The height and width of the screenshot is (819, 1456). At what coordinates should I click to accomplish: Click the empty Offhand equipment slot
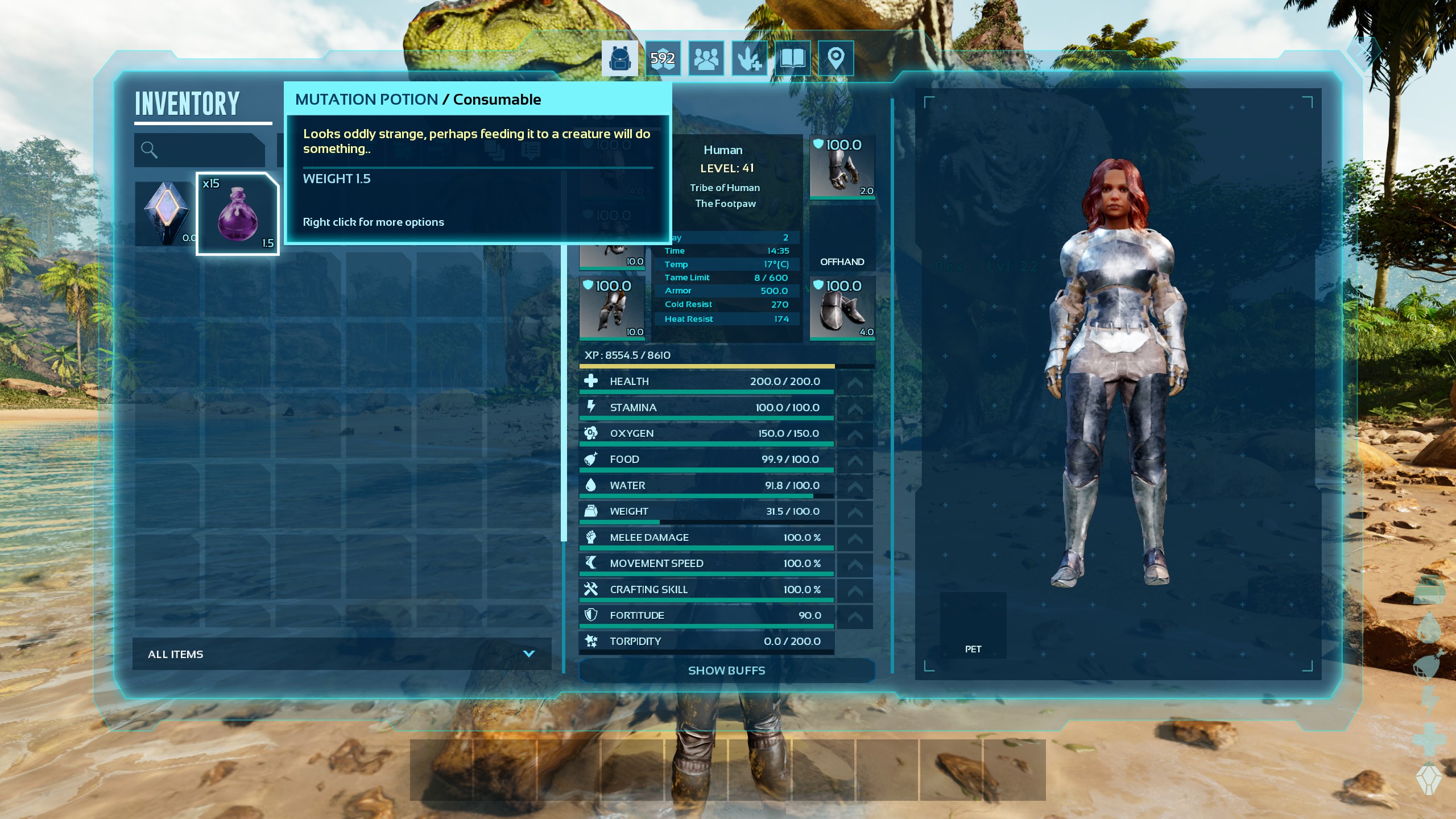click(x=842, y=239)
